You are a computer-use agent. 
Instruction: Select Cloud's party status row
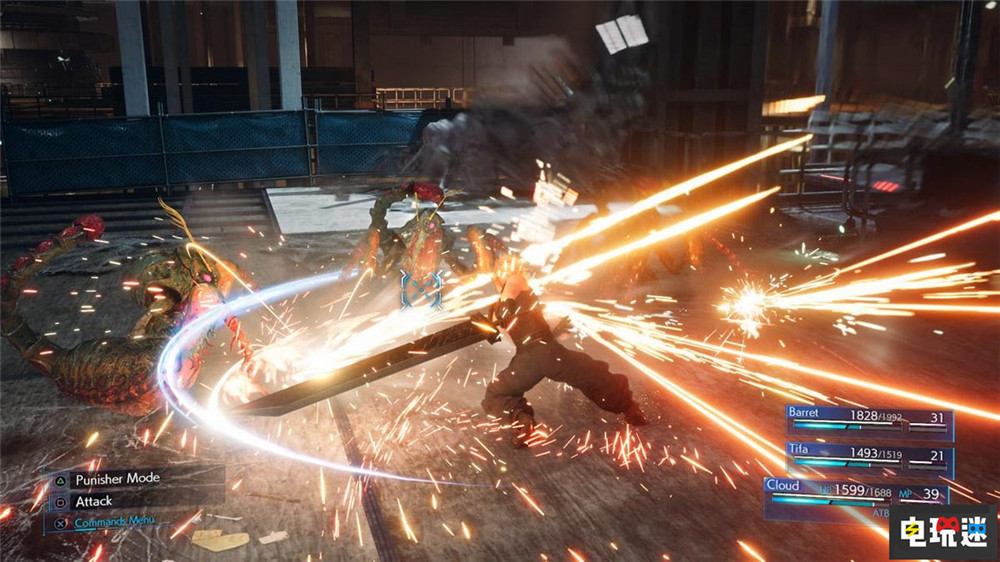(x=855, y=495)
